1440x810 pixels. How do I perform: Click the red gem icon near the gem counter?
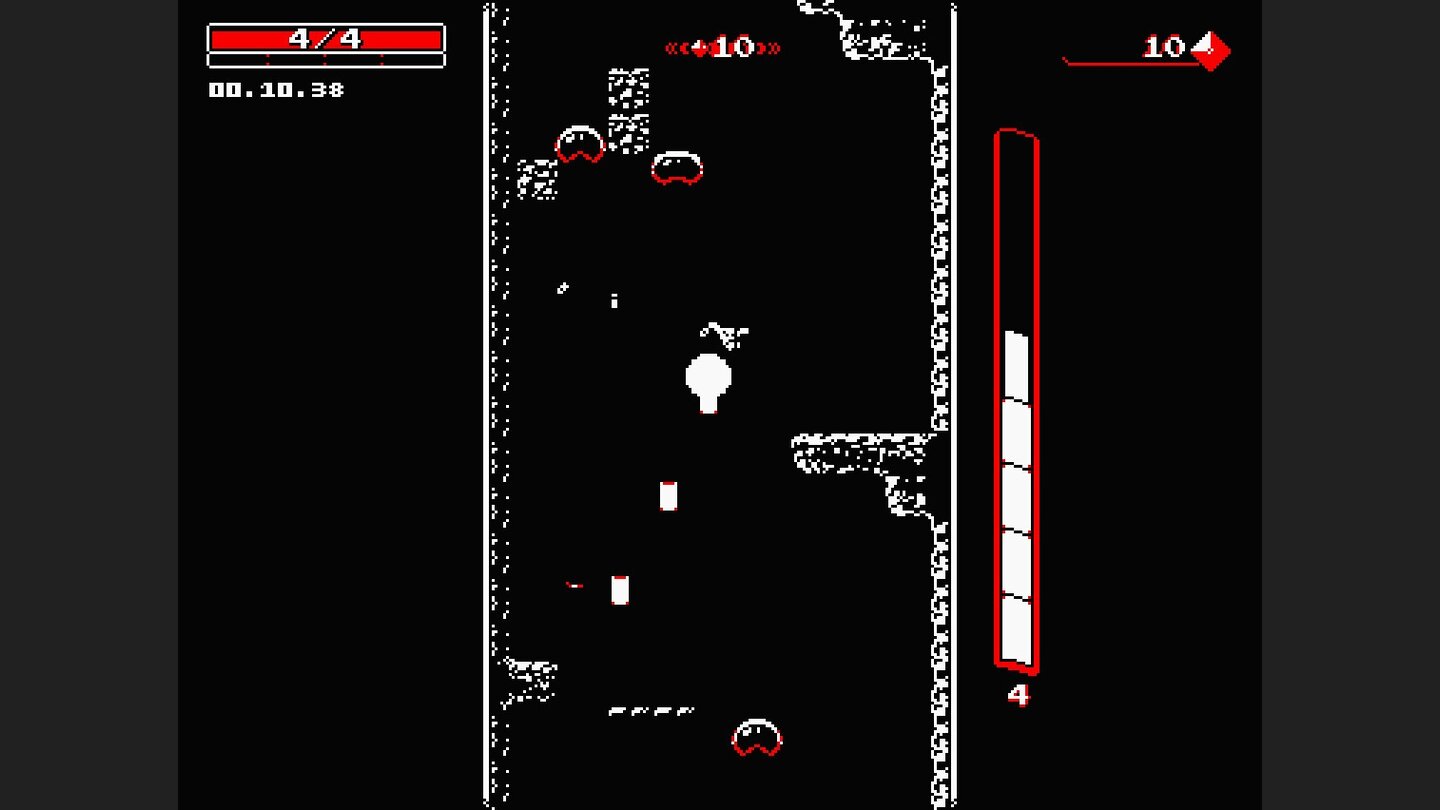(1210, 50)
